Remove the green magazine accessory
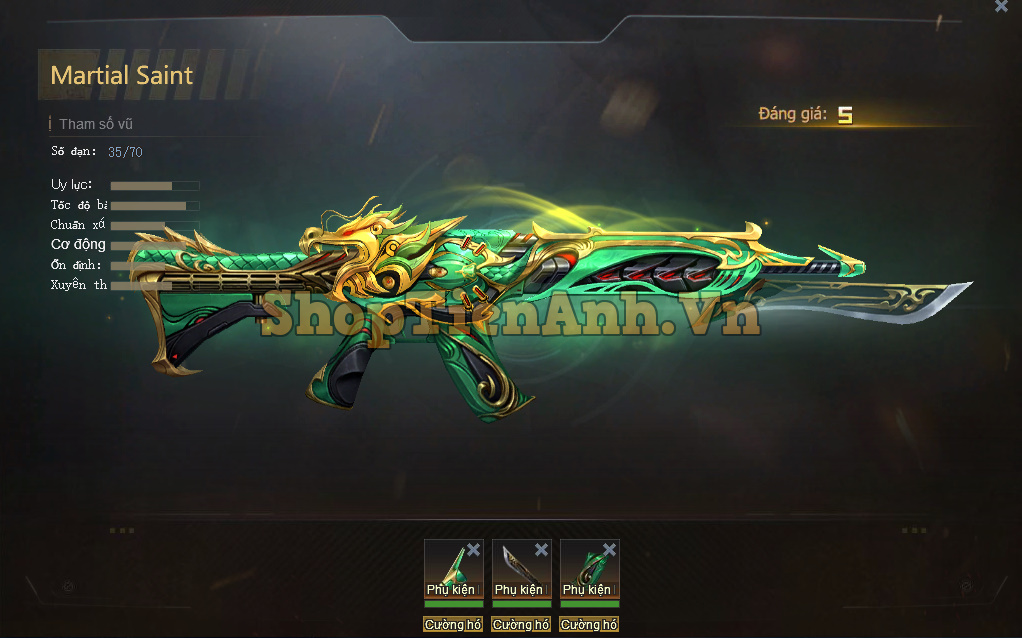This screenshot has width=1022, height=638. 609,550
